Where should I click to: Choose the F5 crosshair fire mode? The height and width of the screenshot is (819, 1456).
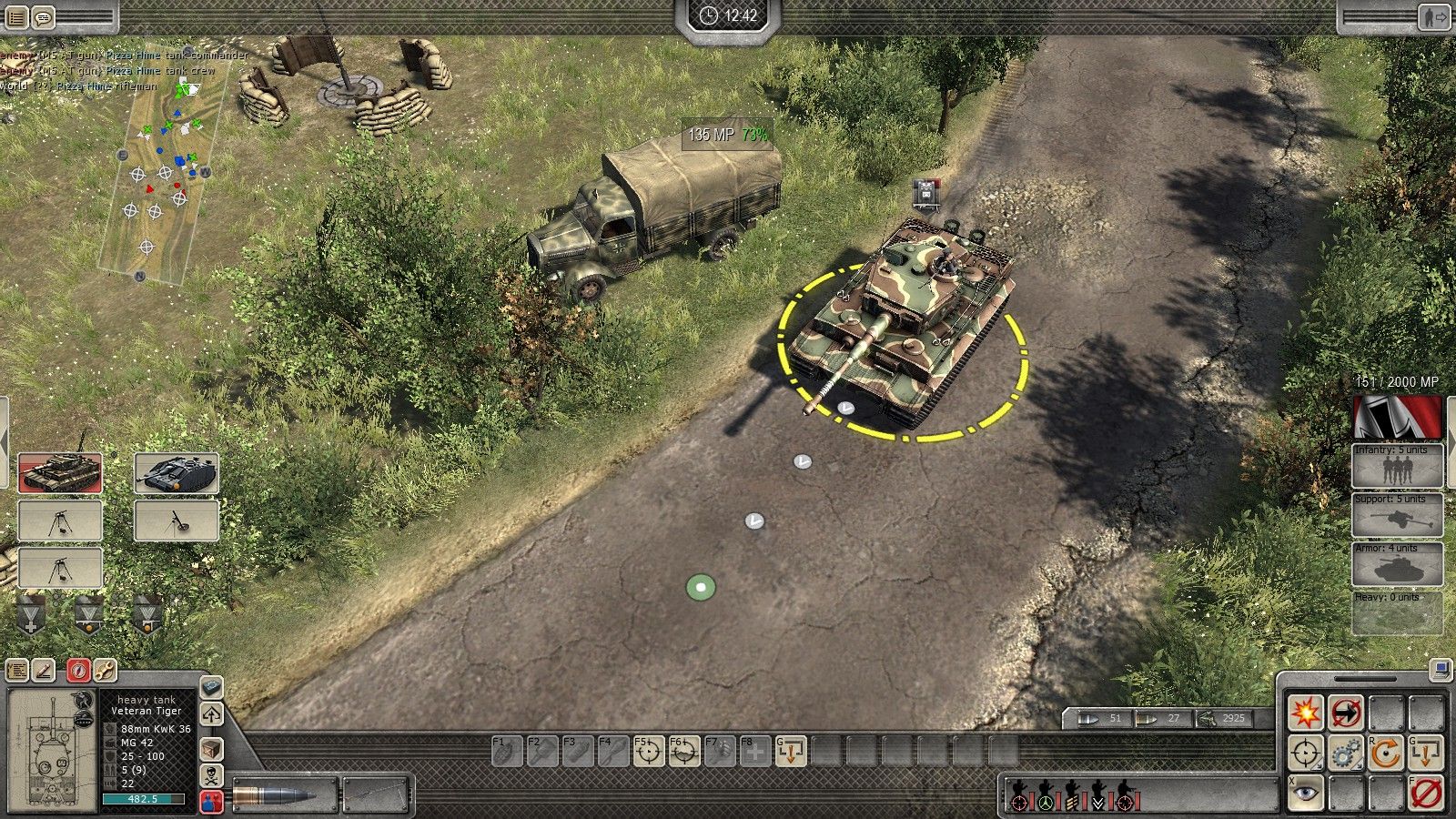tap(648, 752)
